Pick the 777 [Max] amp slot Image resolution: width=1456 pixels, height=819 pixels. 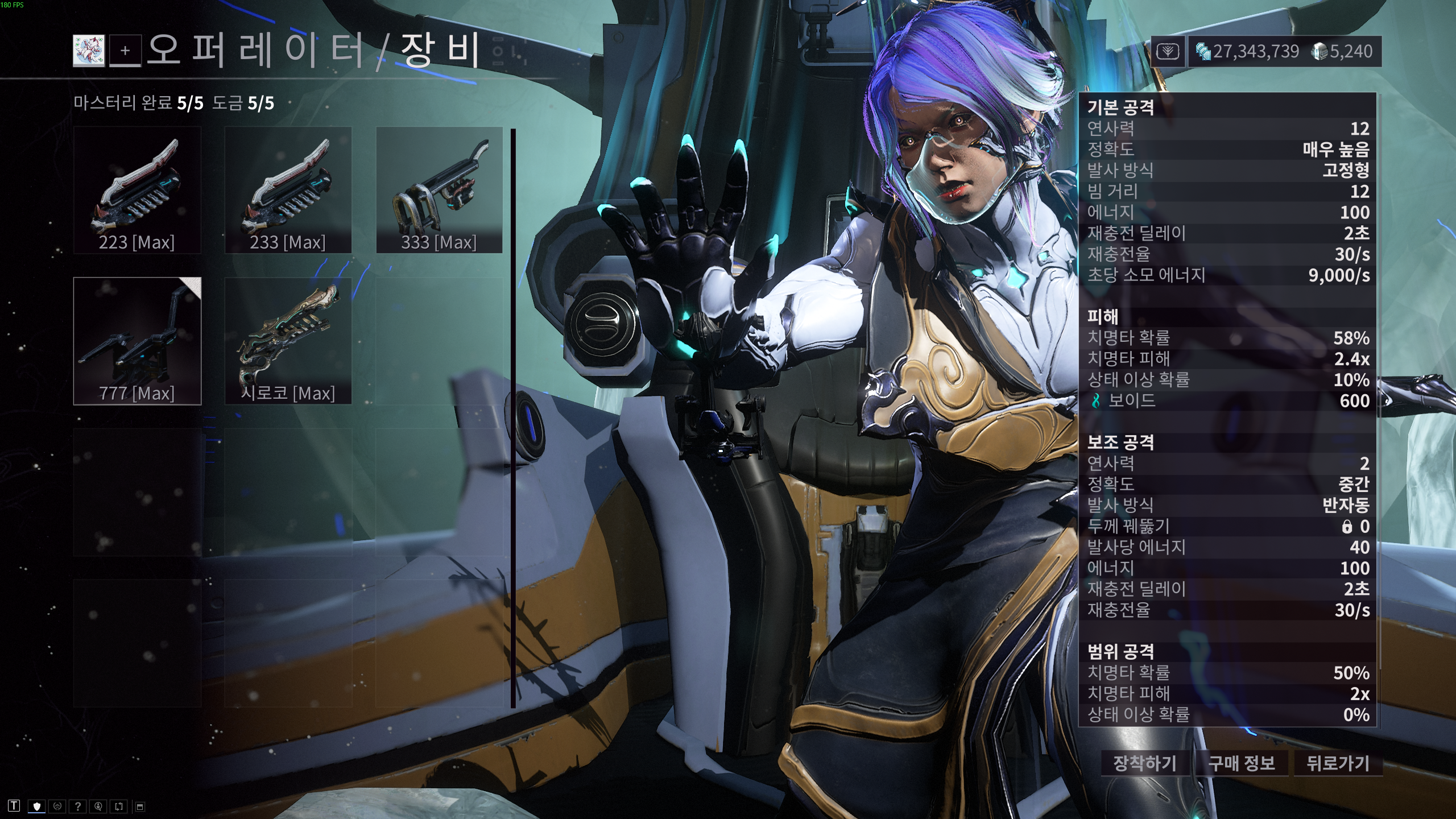(x=137, y=341)
